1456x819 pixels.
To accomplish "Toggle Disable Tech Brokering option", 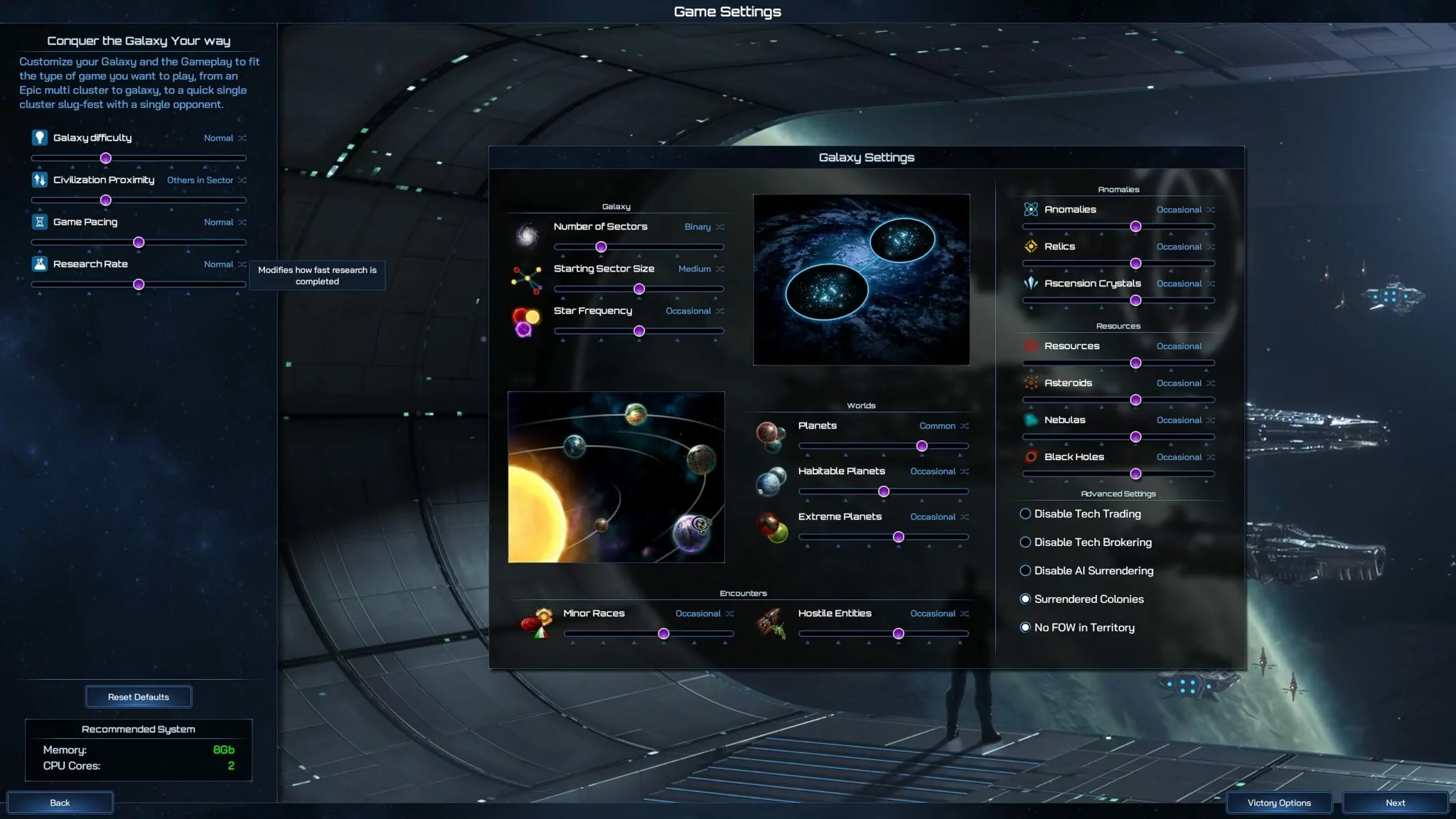I will point(1025,542).
